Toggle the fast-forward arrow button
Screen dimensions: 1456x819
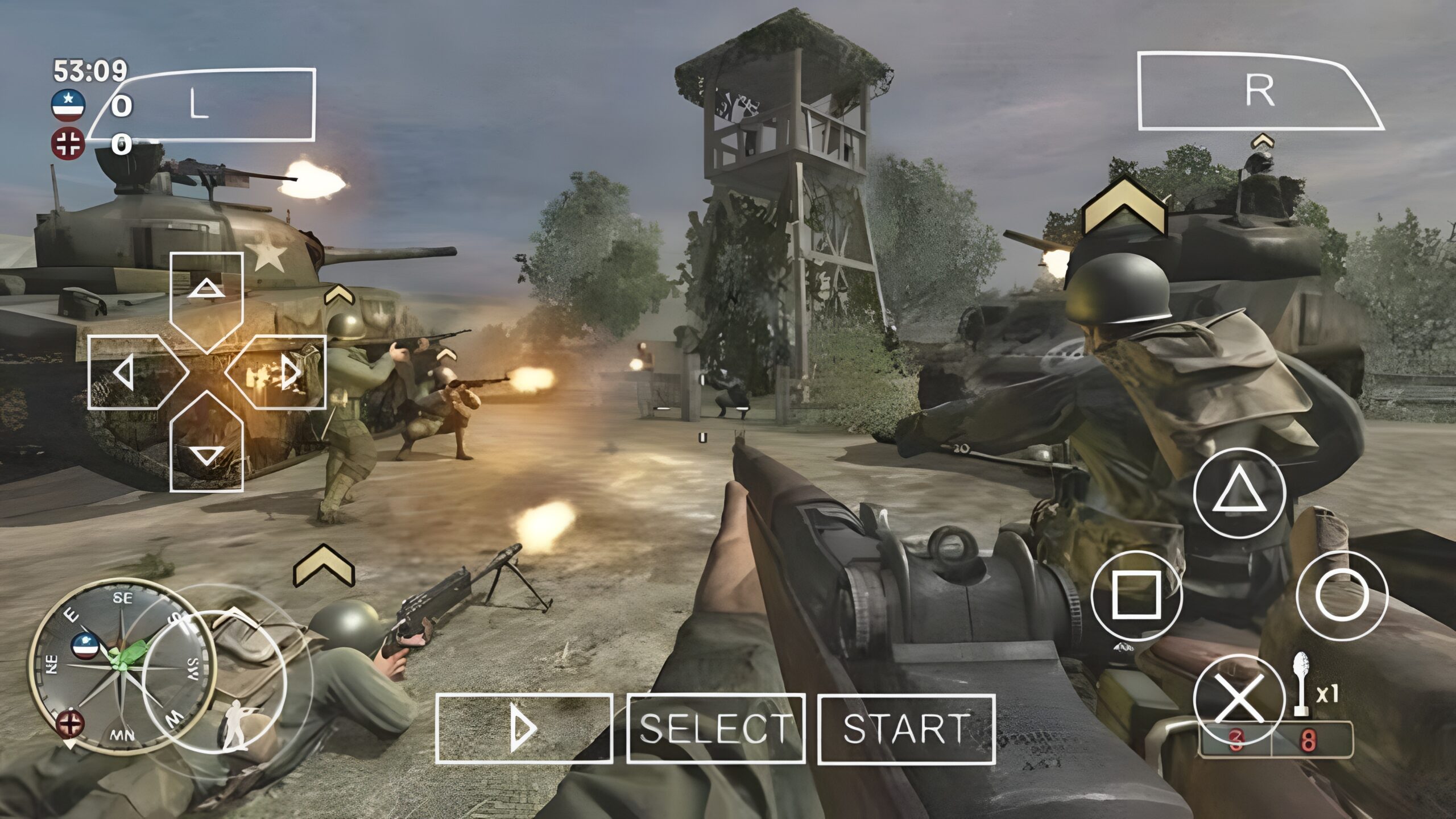click(524, 729)
